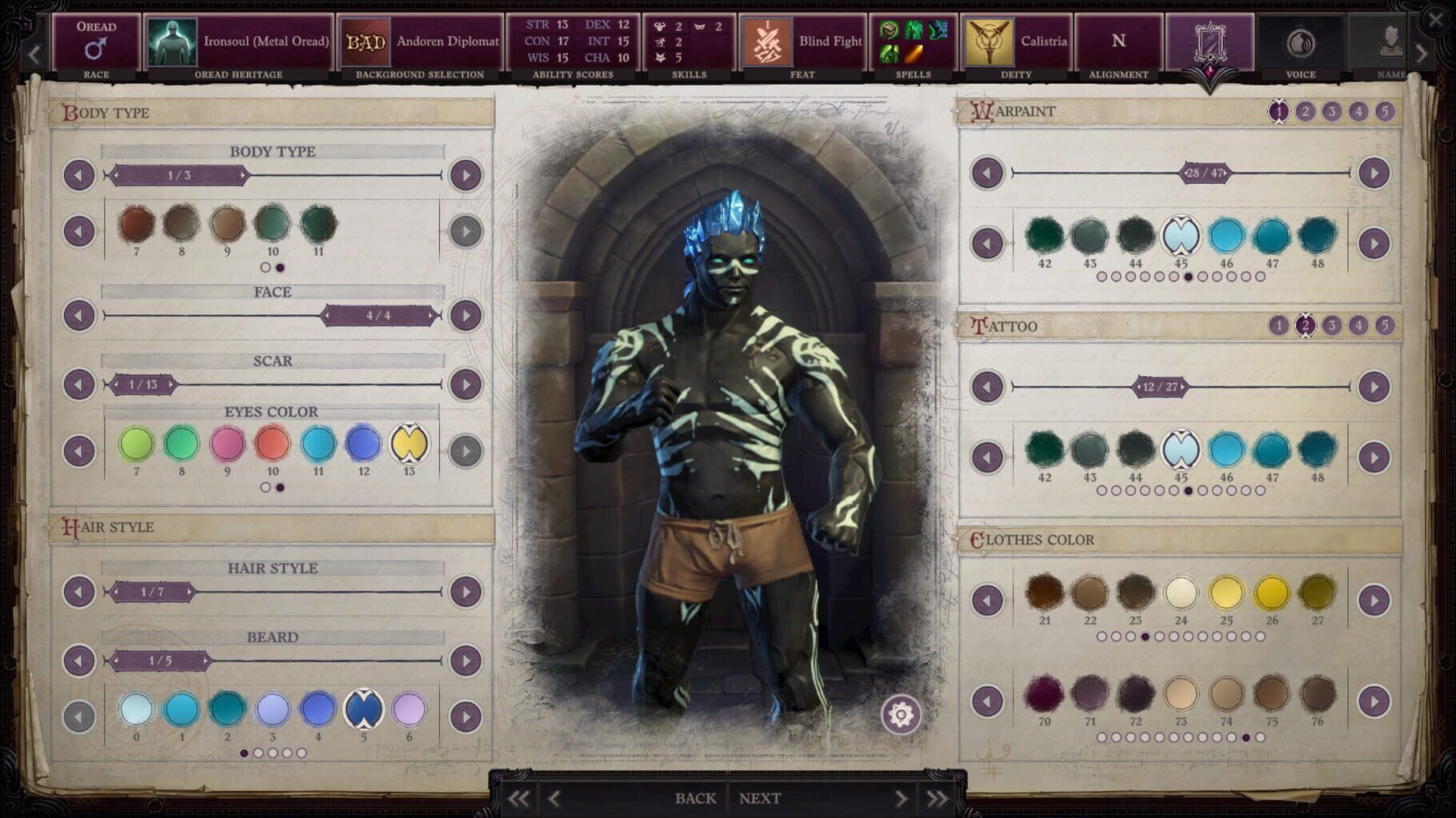Click the BAD Andoren Diplomat background icon
Image resolution: width=1456 pixels, height=818 pixels.
(x=367, y=42)
